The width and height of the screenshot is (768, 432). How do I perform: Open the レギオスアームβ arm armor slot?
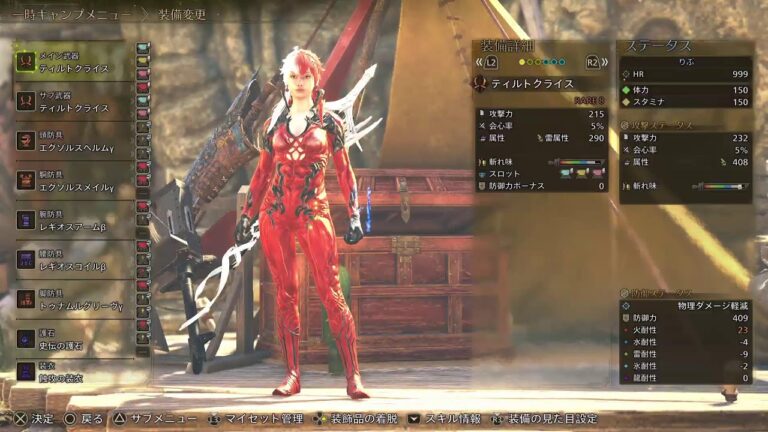coord(75,220)
